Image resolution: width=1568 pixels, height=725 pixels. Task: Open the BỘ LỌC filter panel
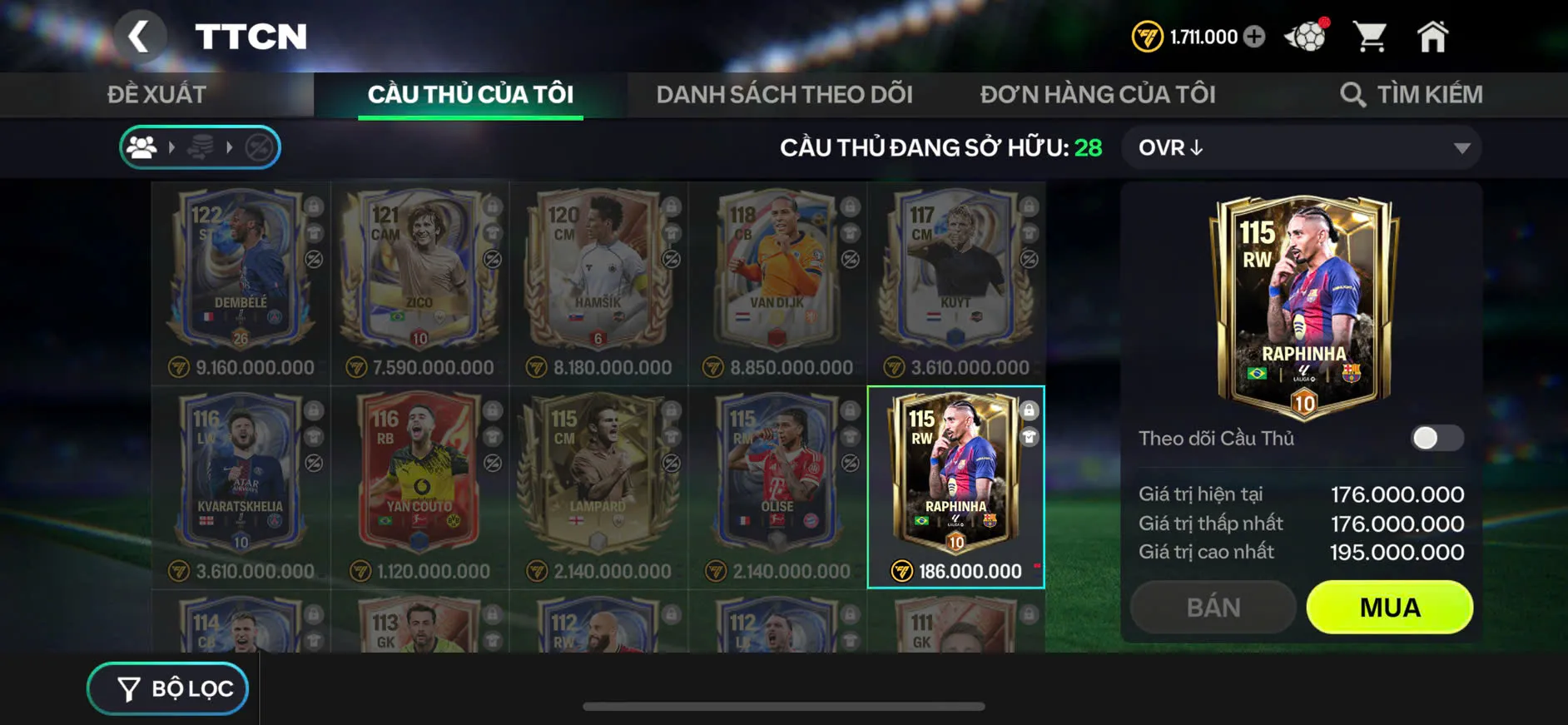(x=166, y=688)
